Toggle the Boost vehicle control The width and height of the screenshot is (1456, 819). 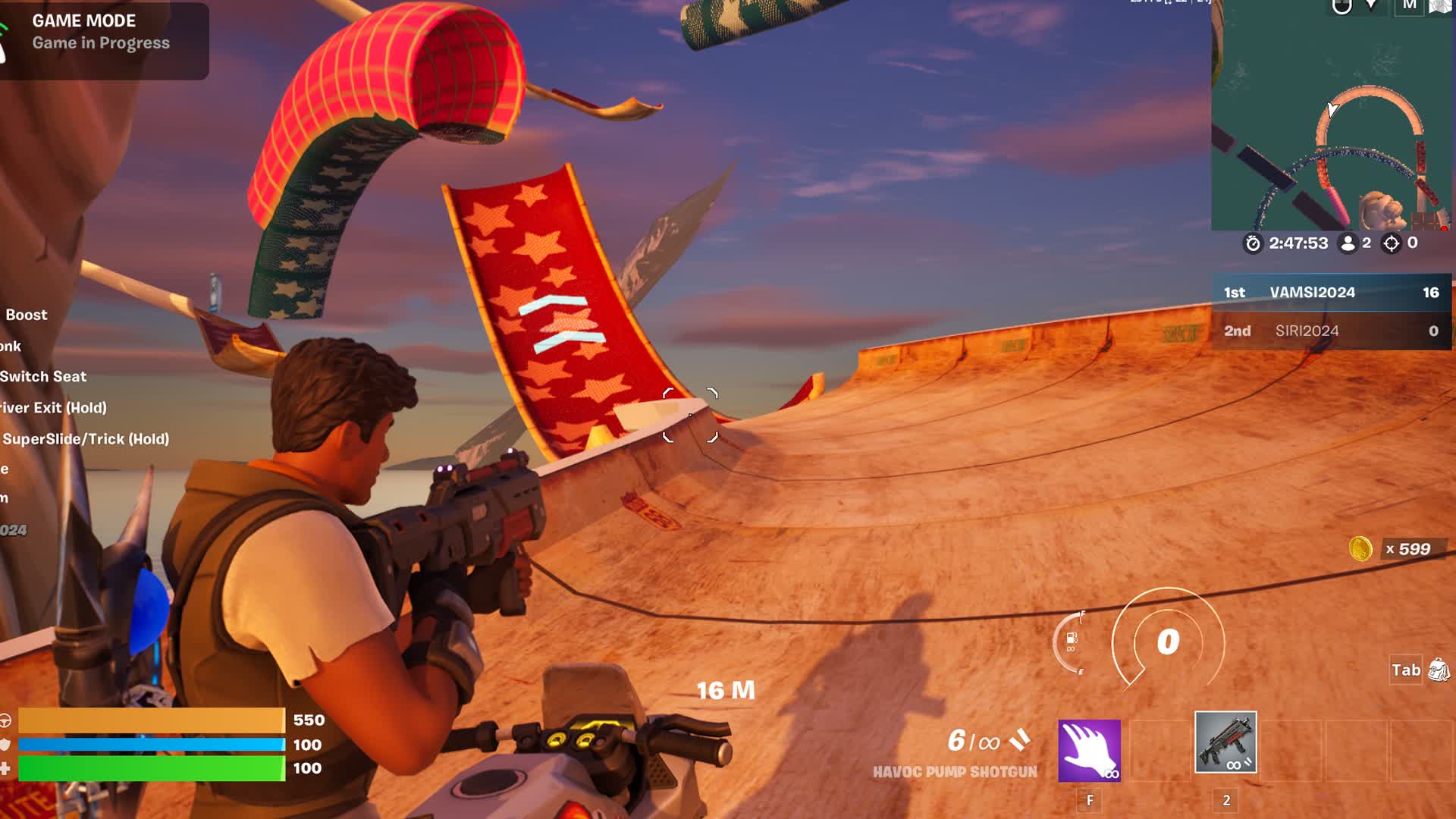(25, 314)
